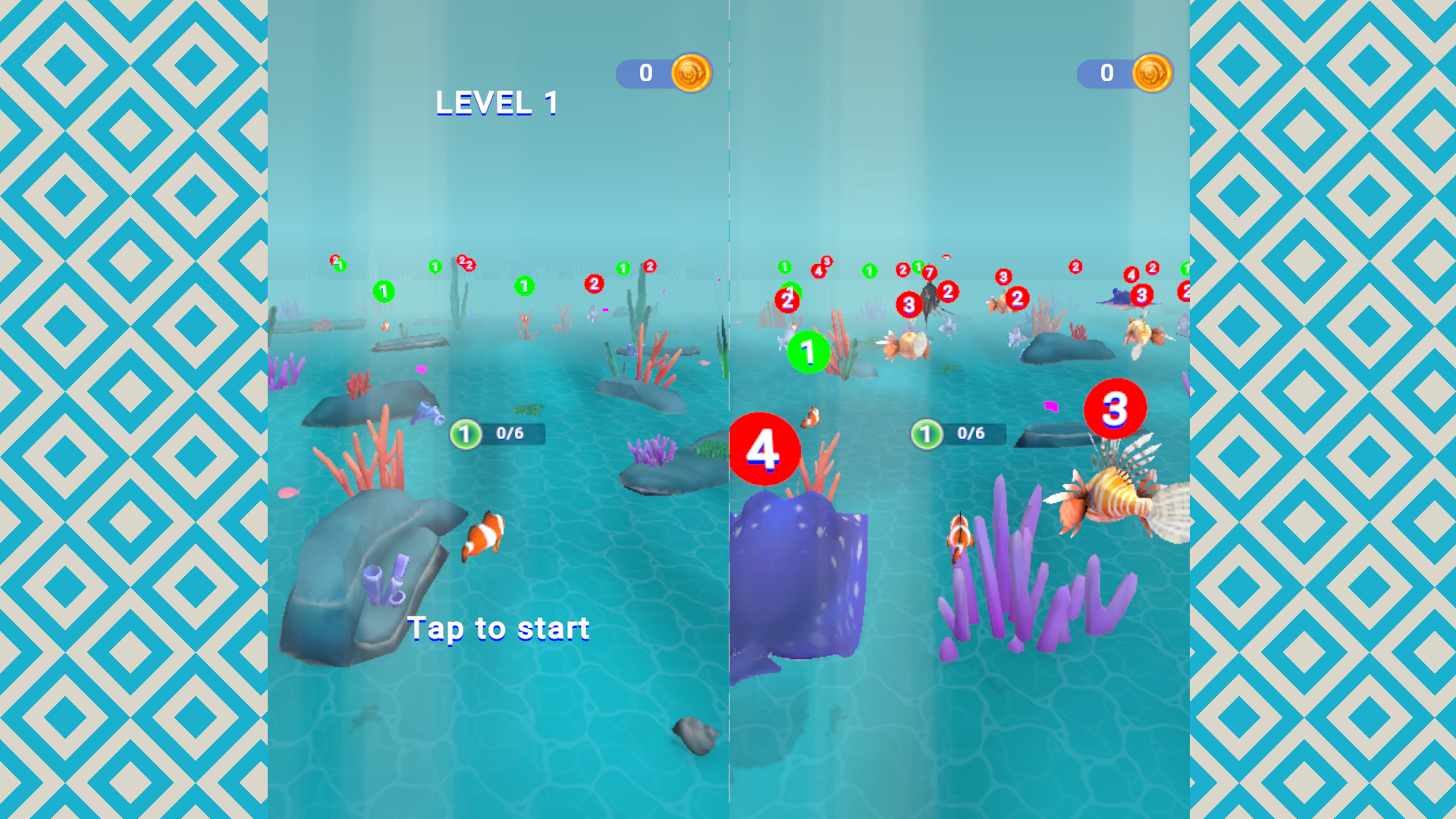
Task: Tap the LEVEL 1 label
Action: click(x=496, y=102)
